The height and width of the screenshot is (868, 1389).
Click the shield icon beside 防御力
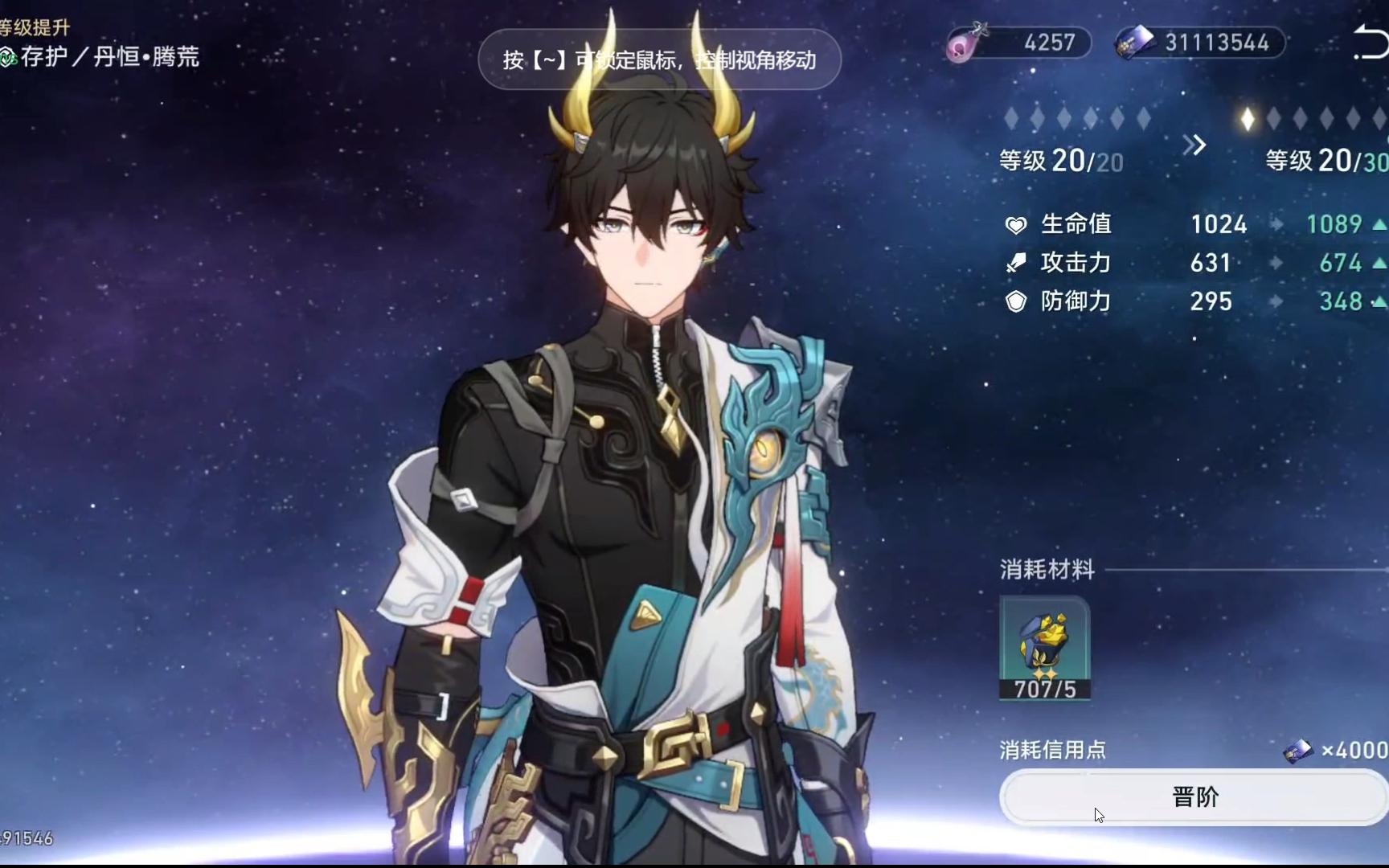[1018, 302]
